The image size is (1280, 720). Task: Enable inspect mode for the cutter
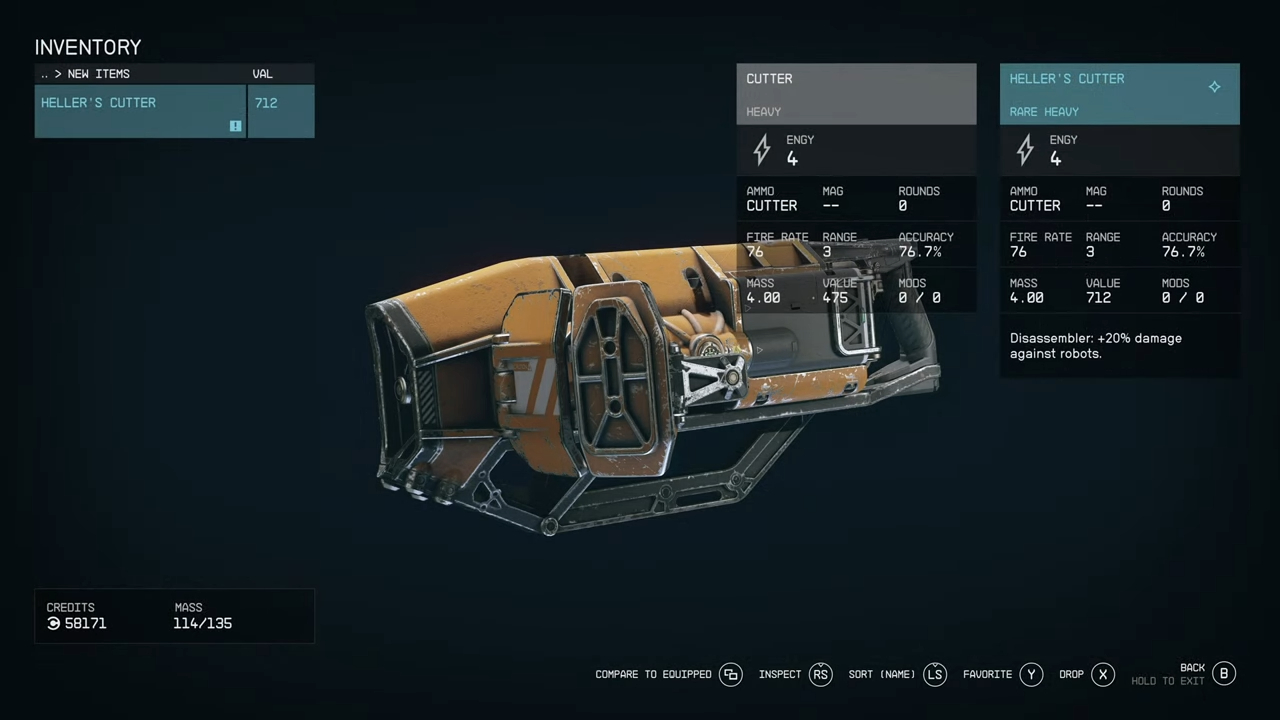(x=780, y=674)
